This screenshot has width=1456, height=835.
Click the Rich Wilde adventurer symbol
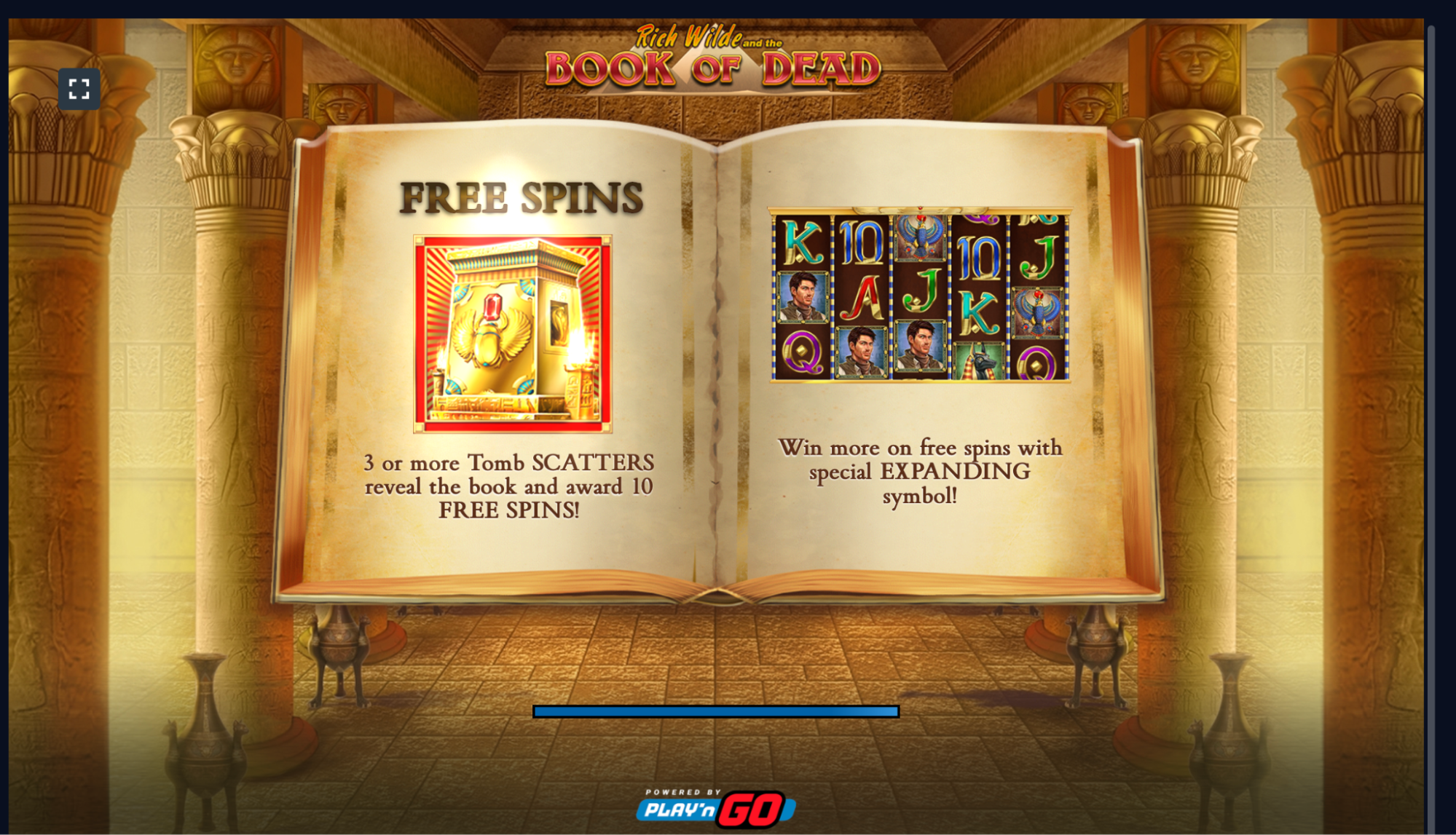pyautogui.click(x=802, y=296)
